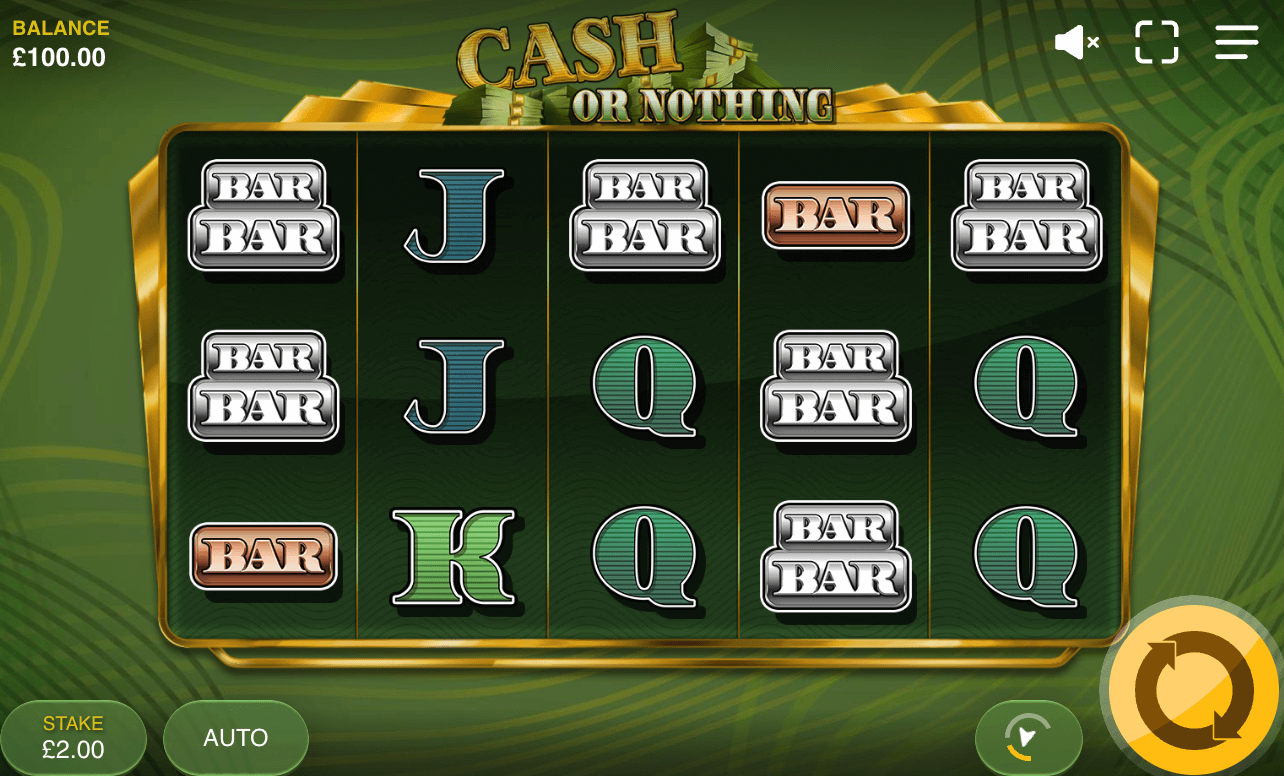Click the bronze BAR symbol on first reel
Viewport: 1284px width, 776px height.
tap(265, 558)
